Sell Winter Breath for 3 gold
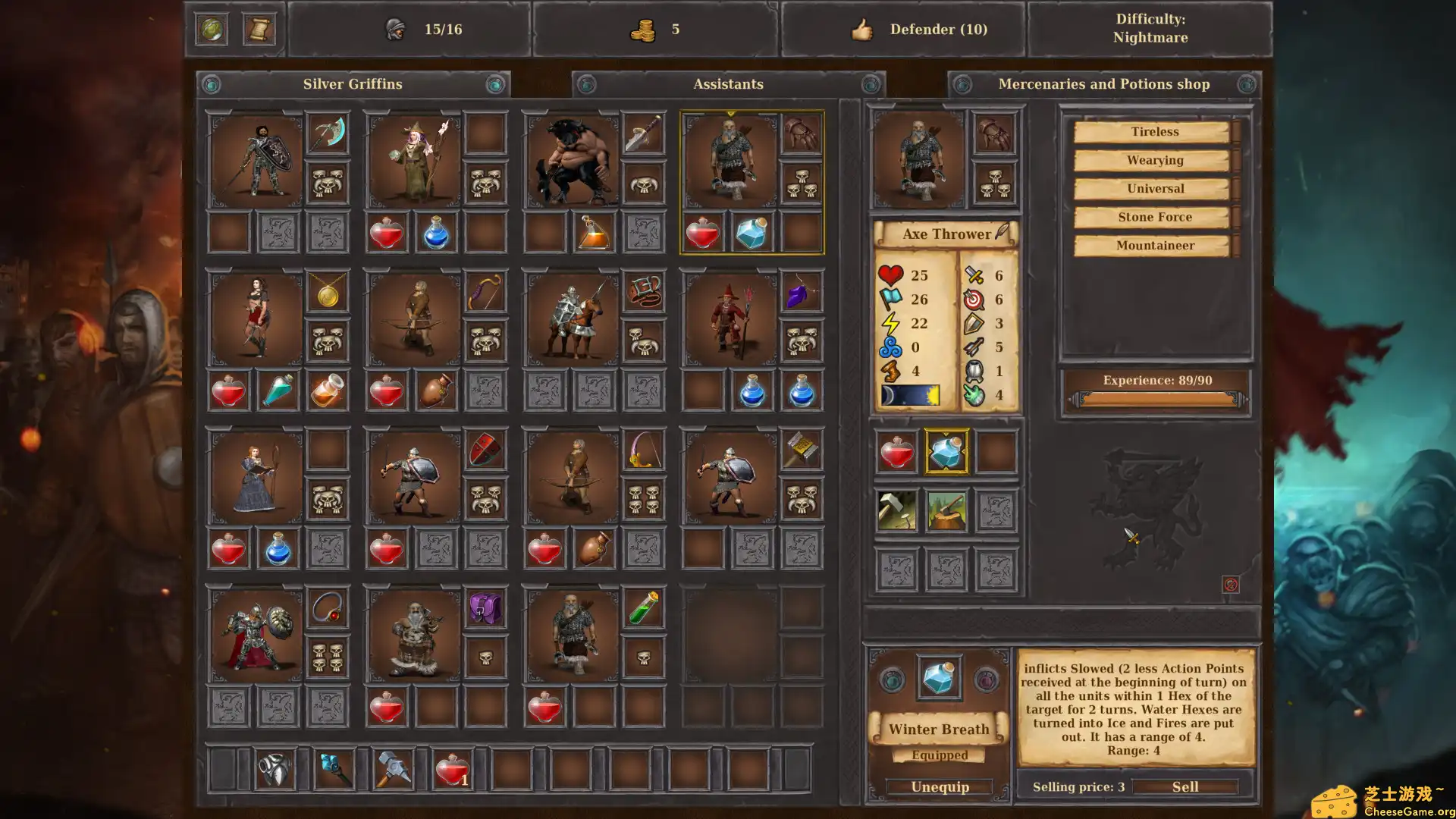The image size is (1456, 819). click(1187, 786)
